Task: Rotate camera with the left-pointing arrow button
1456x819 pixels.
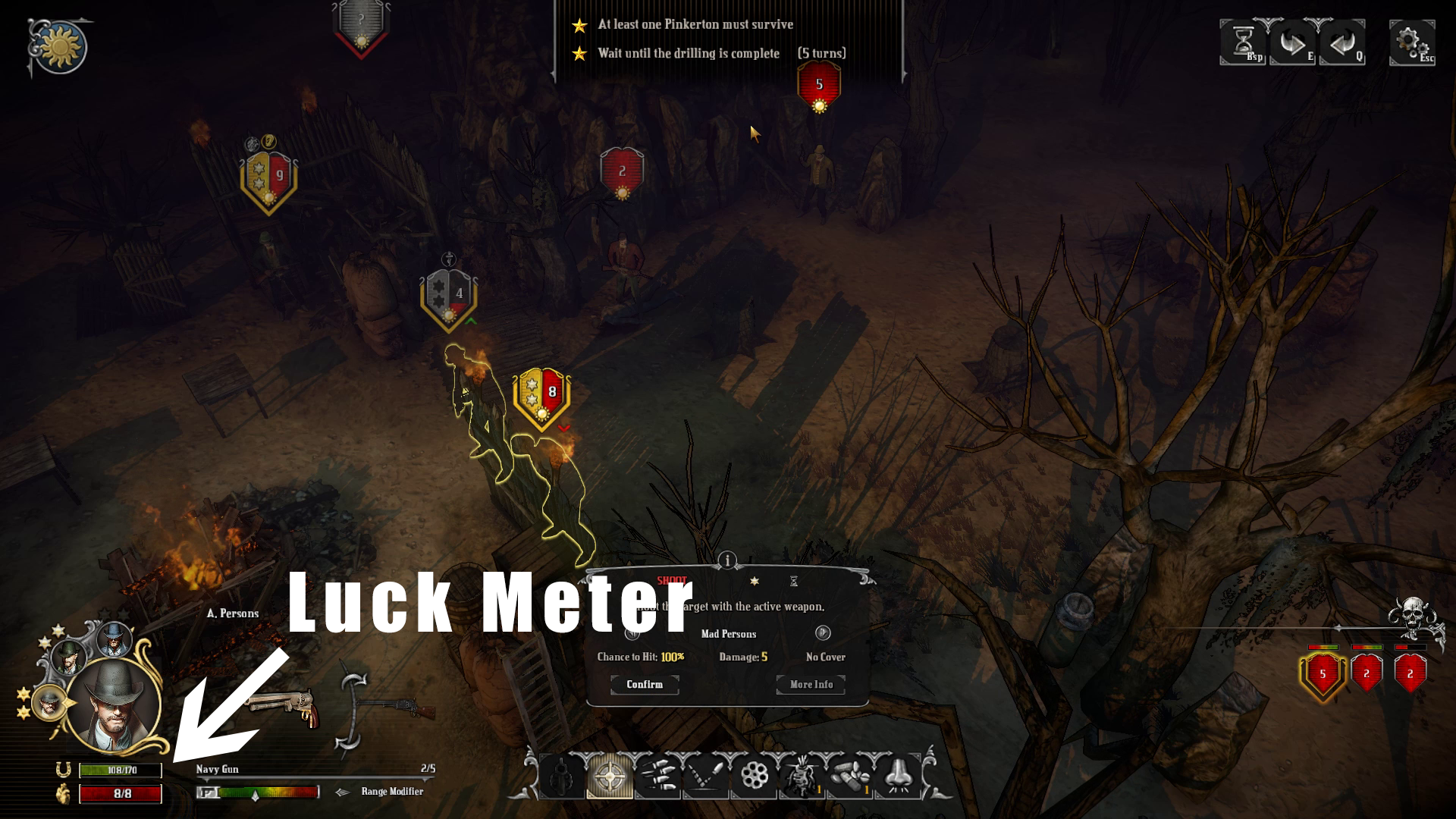Action: click(x=1342, y=42)
